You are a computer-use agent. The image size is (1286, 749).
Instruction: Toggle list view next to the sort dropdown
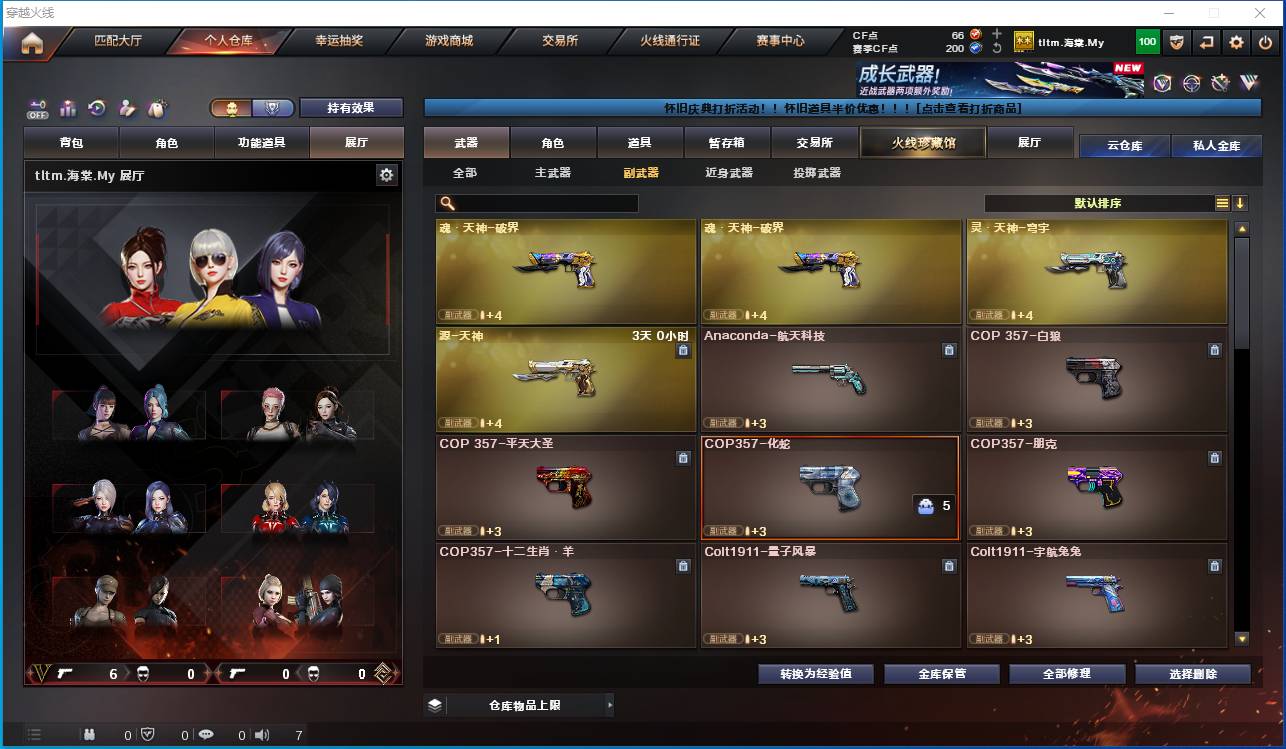point(1222,202)
